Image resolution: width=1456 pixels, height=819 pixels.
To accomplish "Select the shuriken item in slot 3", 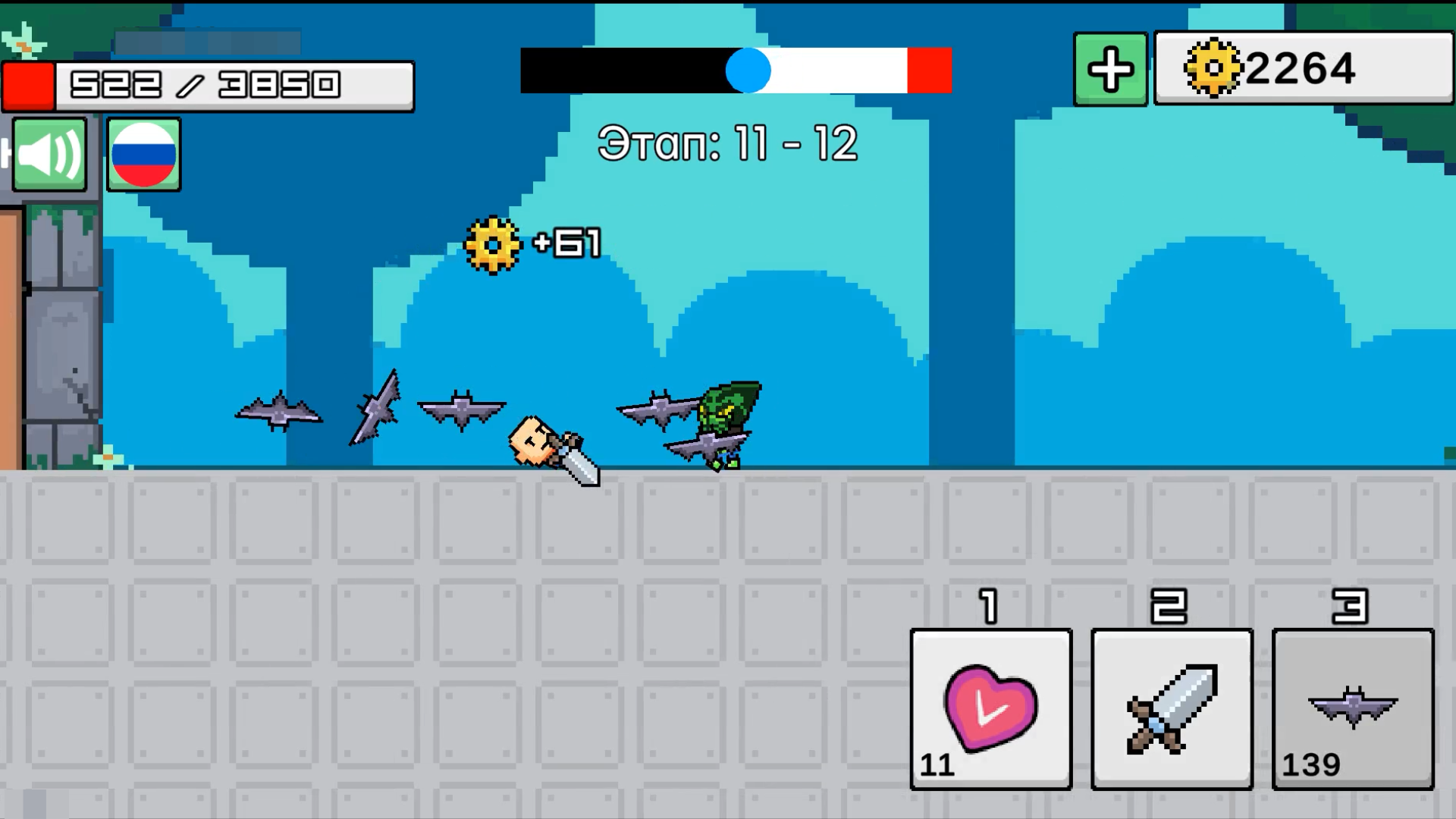I will click(x=1351, y=705).
